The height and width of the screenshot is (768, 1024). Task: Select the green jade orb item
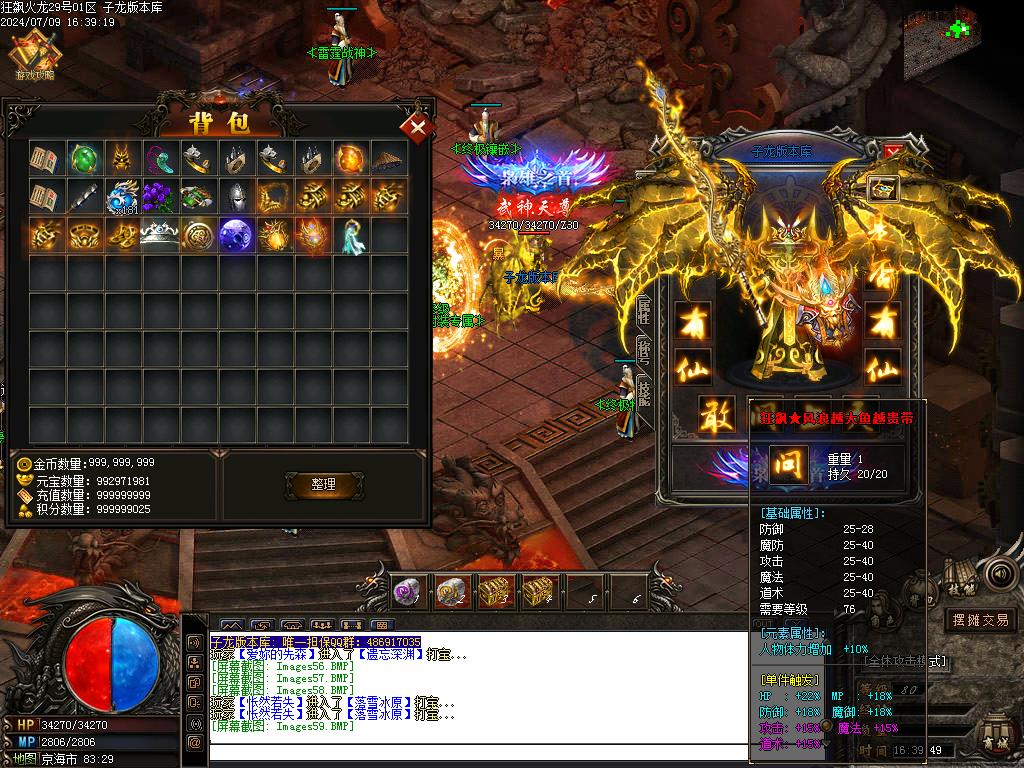84,158
